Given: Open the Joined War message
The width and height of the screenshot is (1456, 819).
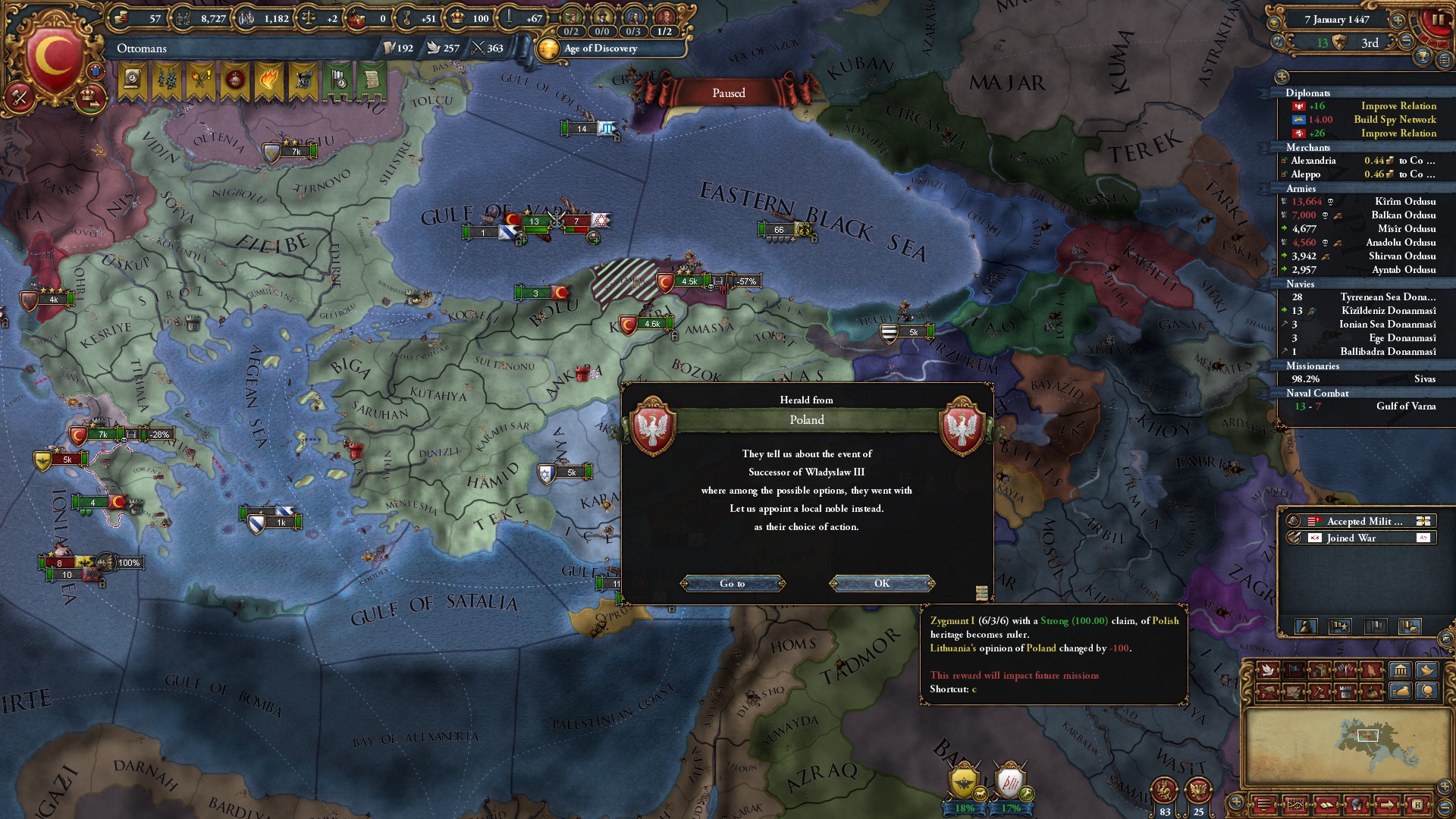Looking at the screenshot, I should coord(1351,538).
